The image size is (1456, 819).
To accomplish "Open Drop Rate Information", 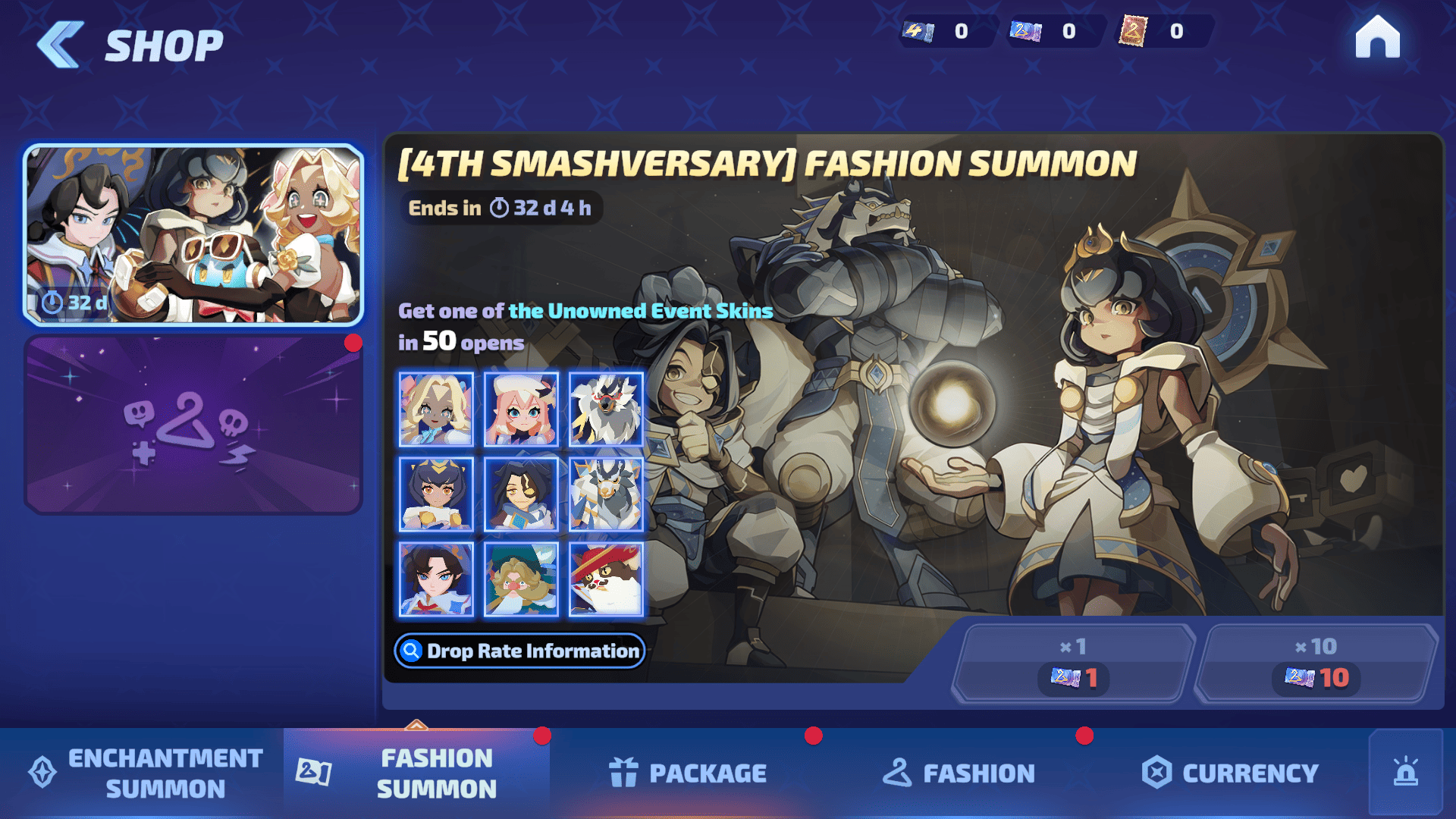I will tap(520, 651).
